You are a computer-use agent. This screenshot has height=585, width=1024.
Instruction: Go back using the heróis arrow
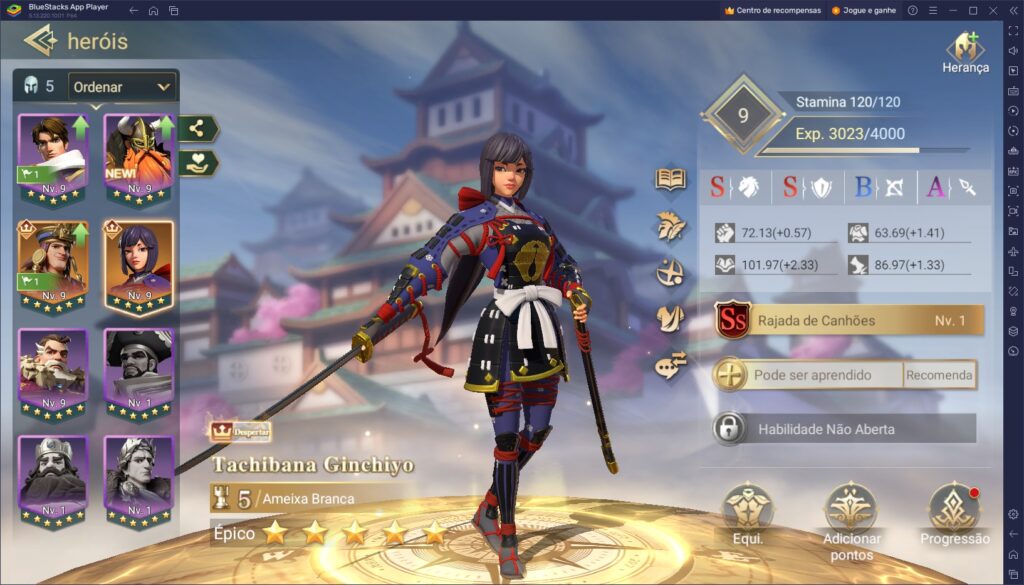click(x=40, y=41)
